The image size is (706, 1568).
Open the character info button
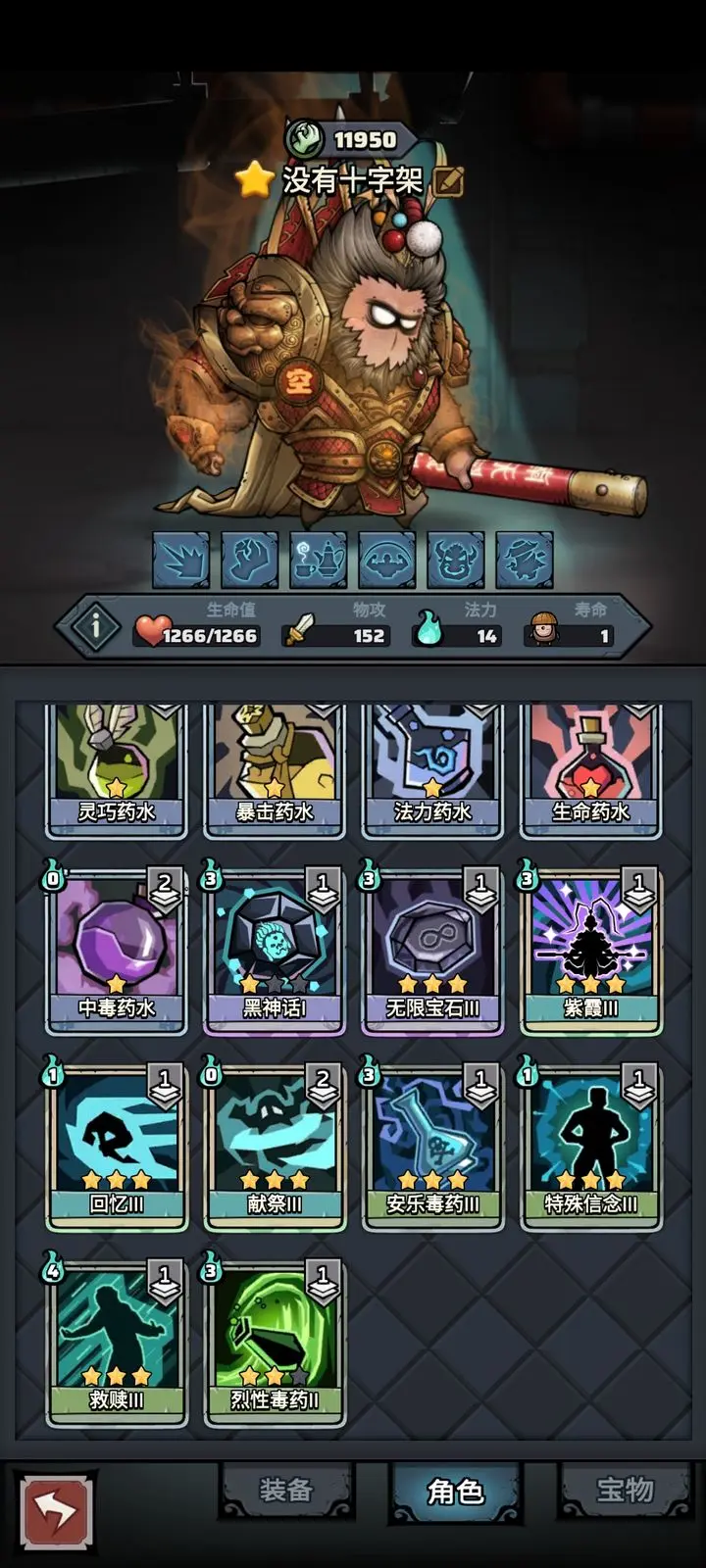pos(95,625)
